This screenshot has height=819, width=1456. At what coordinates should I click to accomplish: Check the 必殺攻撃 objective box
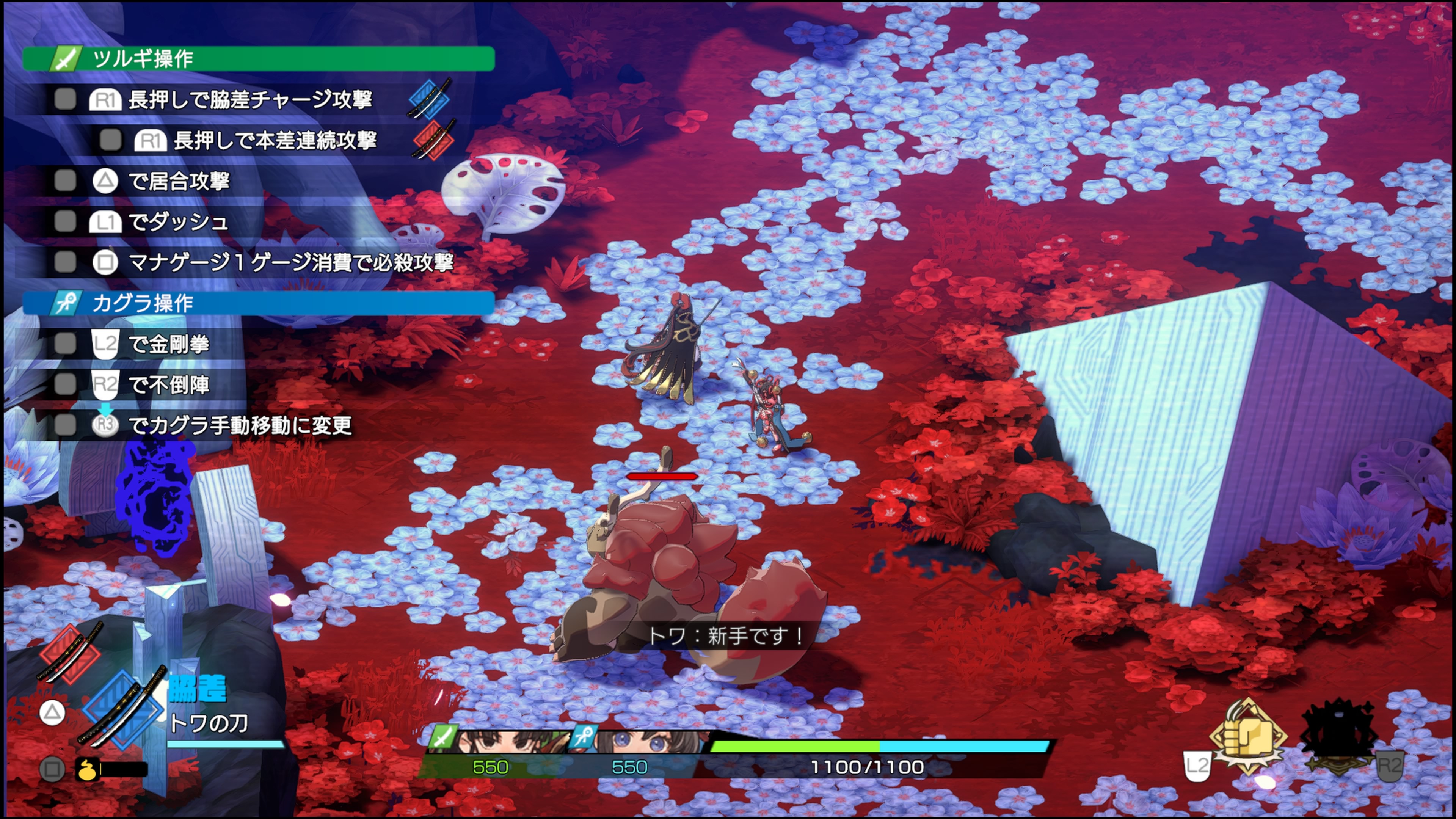tap(65, 262)
